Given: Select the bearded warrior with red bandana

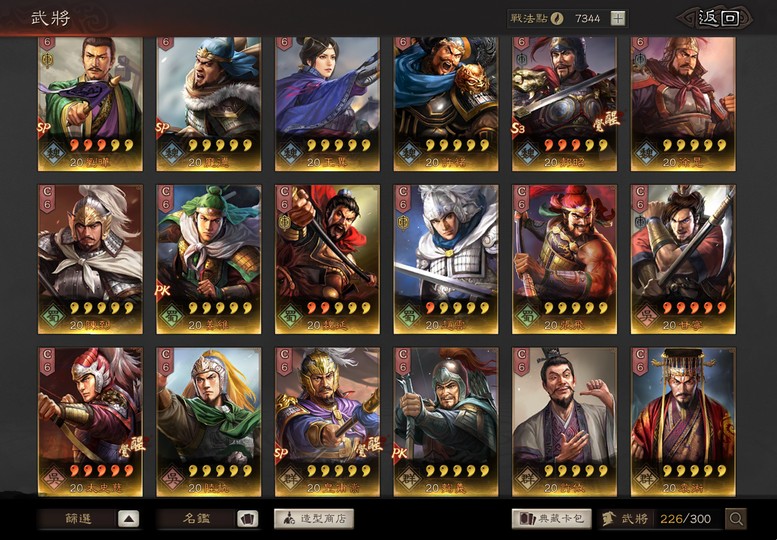Looking at the screenshot, I should pyautogui.click(x=564, y=255).
